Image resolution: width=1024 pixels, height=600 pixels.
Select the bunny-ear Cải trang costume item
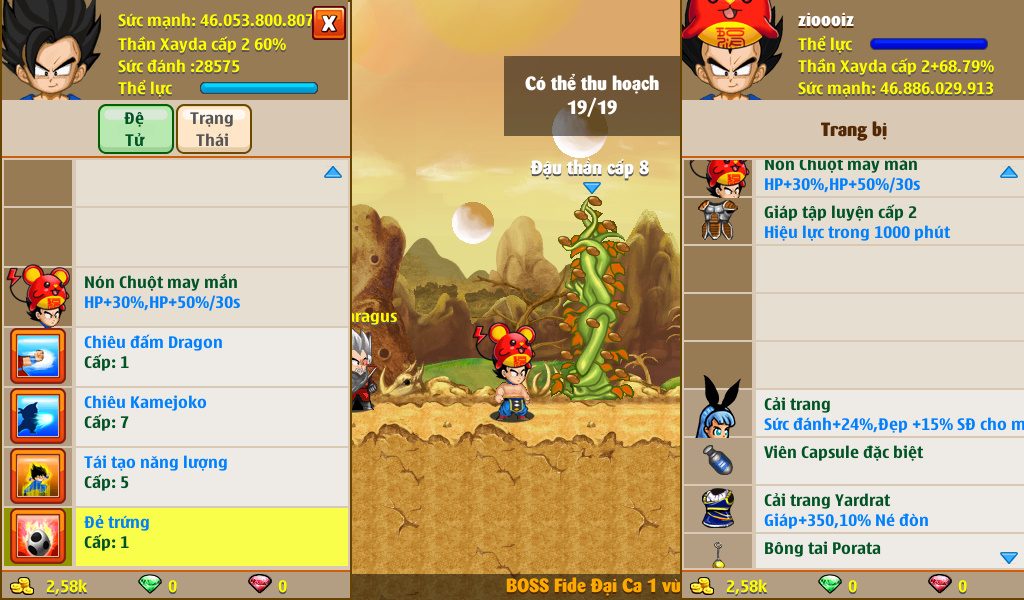point(856,414)
